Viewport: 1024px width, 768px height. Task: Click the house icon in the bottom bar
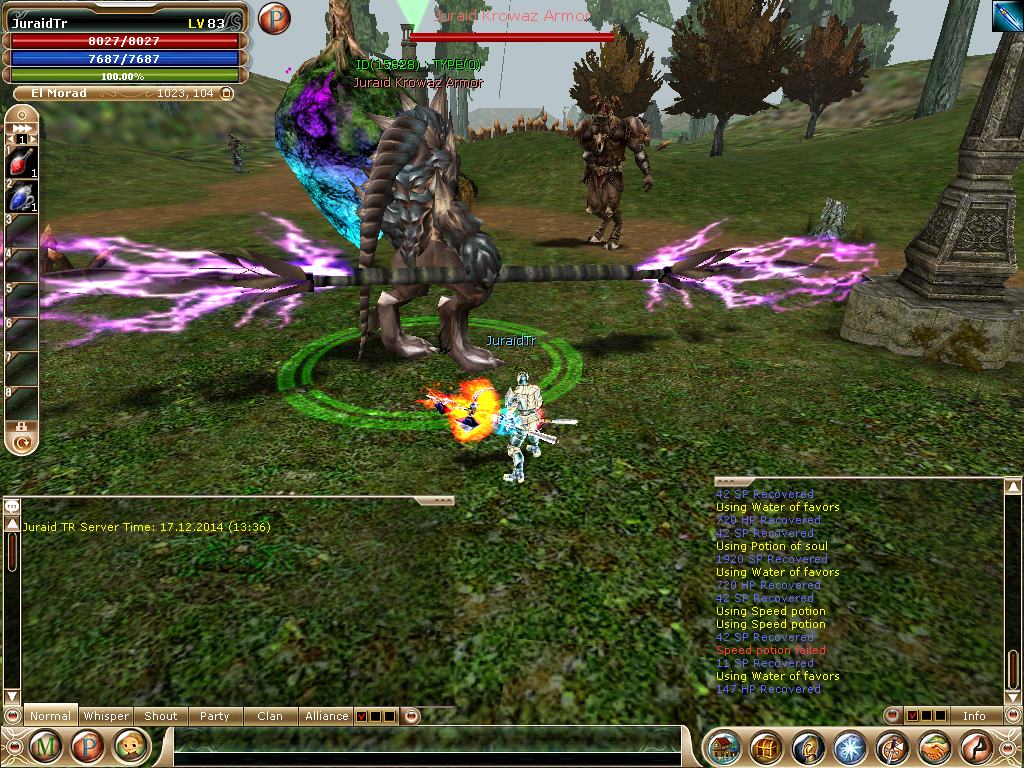[724, 747]
